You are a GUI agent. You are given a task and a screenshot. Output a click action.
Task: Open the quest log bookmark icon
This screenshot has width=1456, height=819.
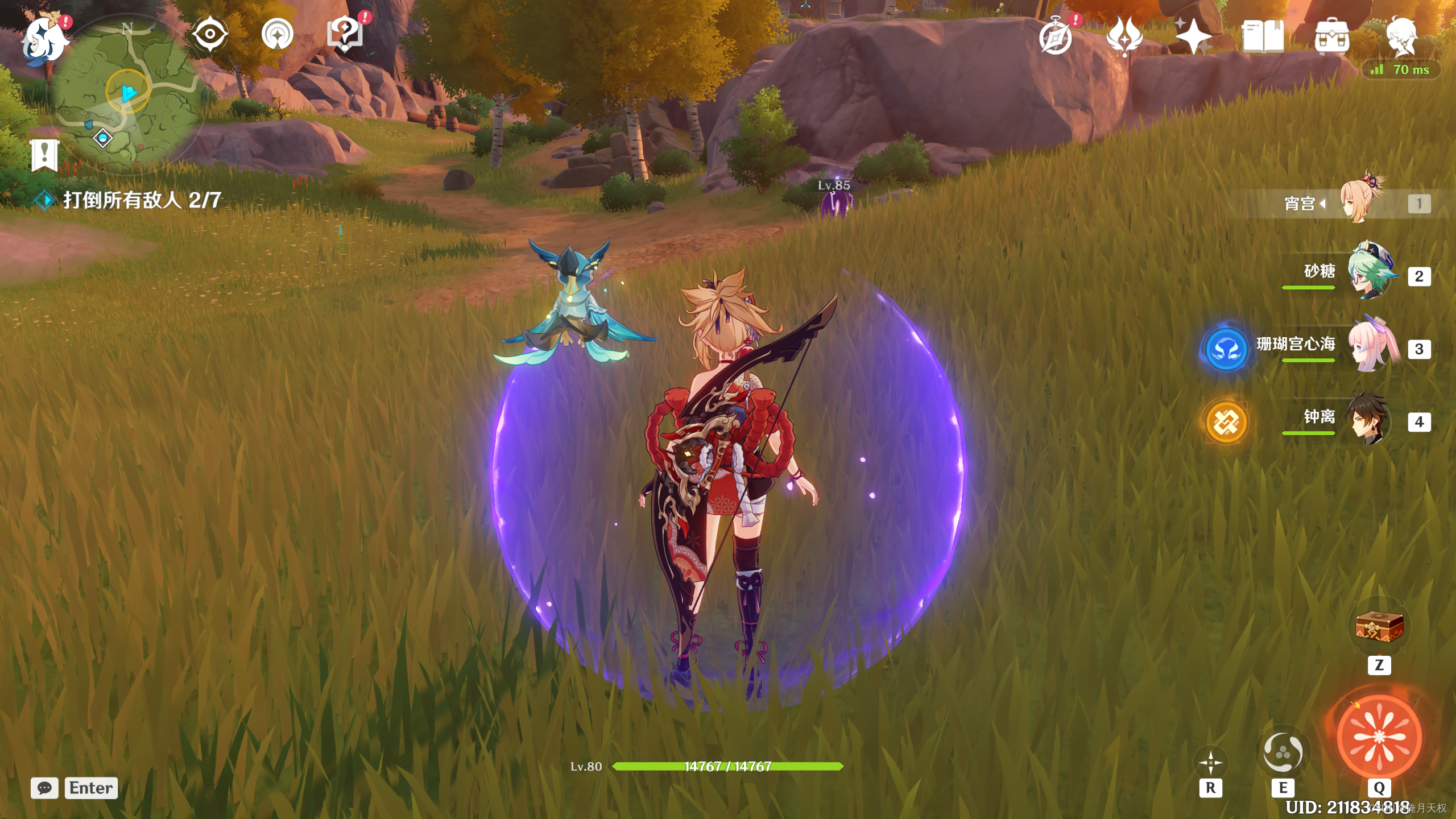pyautogui.click(x=44, y=155)
